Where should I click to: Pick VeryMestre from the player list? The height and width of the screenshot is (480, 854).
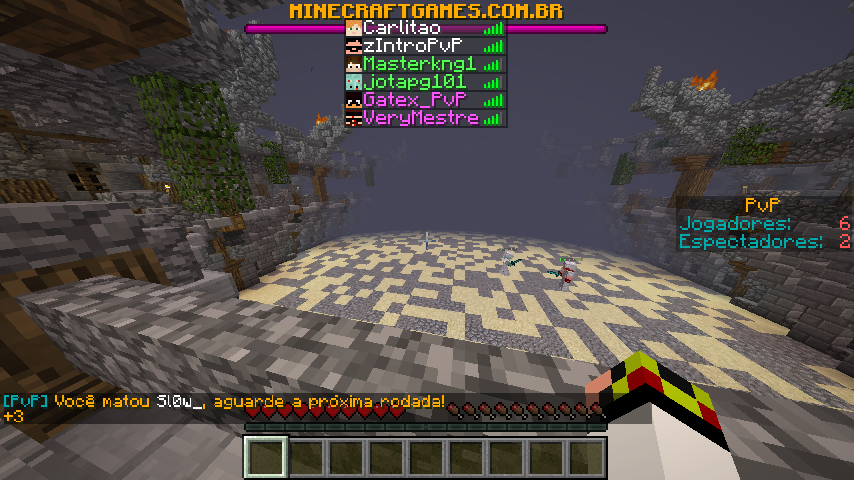pos(425,118)
